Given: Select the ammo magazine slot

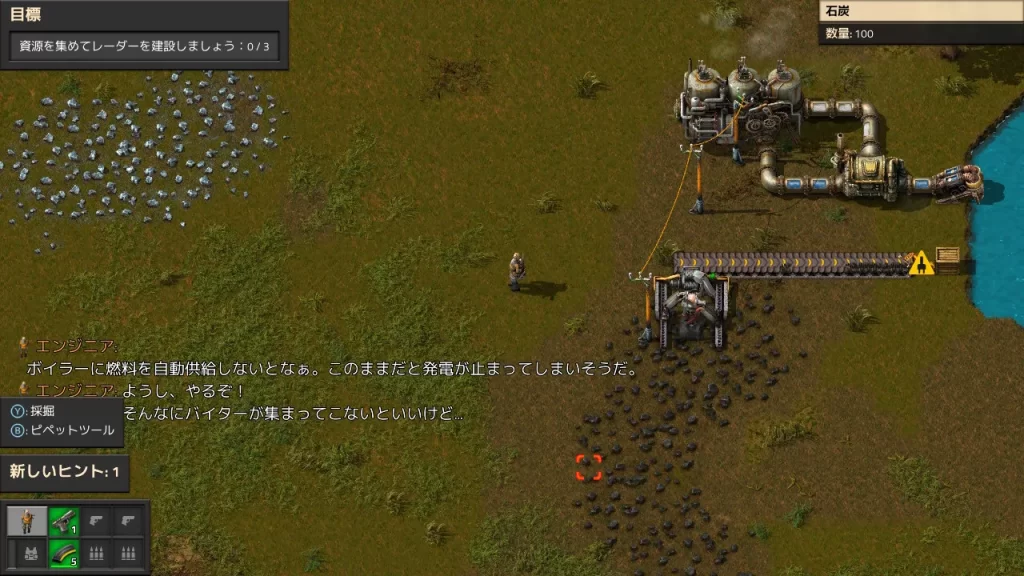Looking at the screenshot, I should click(64, 551).
